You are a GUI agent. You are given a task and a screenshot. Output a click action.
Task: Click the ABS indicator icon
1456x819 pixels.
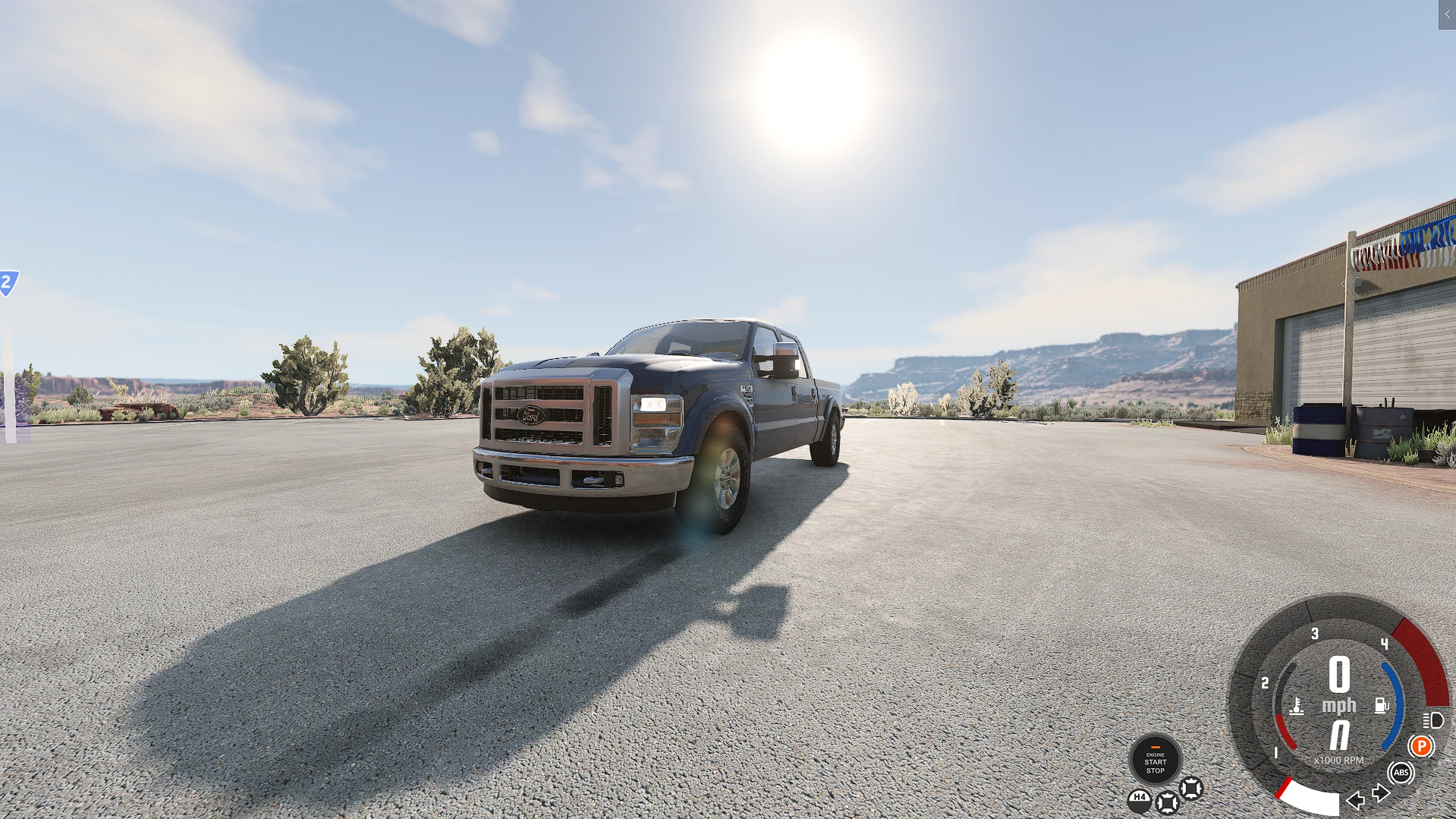pyautogui.click(x=1401, y=772)
